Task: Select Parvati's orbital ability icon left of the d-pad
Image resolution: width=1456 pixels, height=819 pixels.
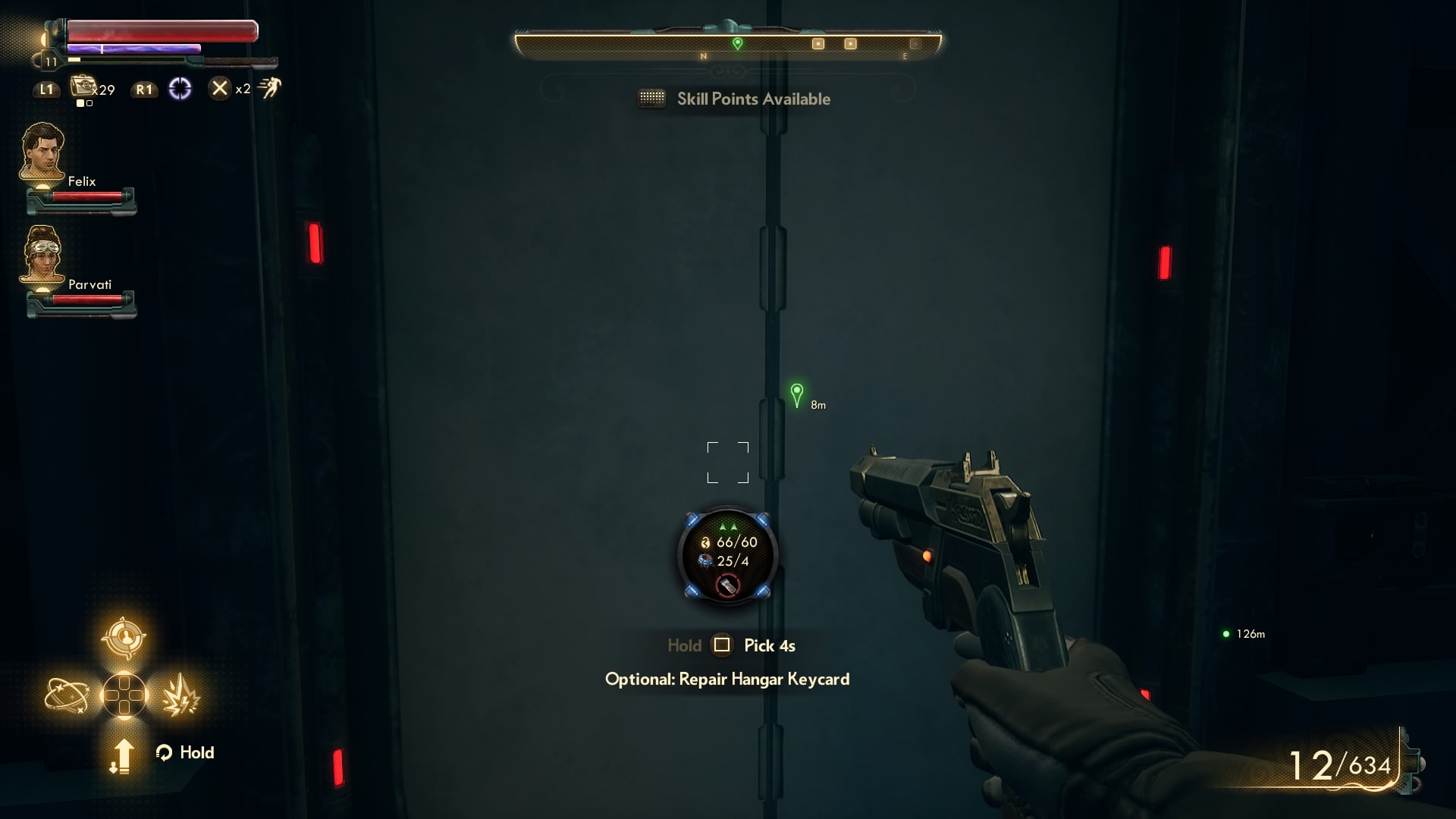Action: [67, 695]
